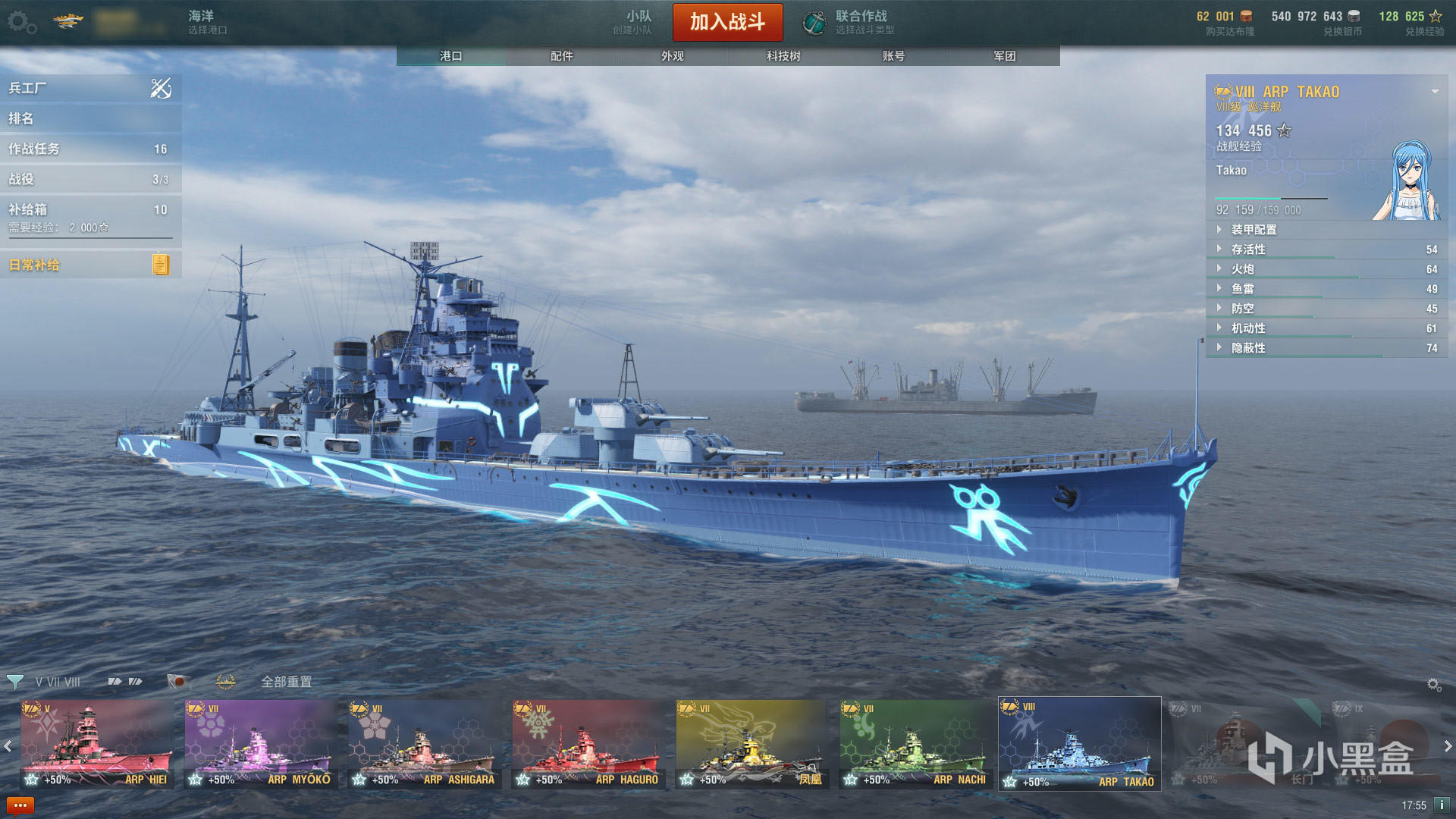Toggle the destroyer class filter icon
The height and width of the screenshot is (819, 1456).
point(114,681)
